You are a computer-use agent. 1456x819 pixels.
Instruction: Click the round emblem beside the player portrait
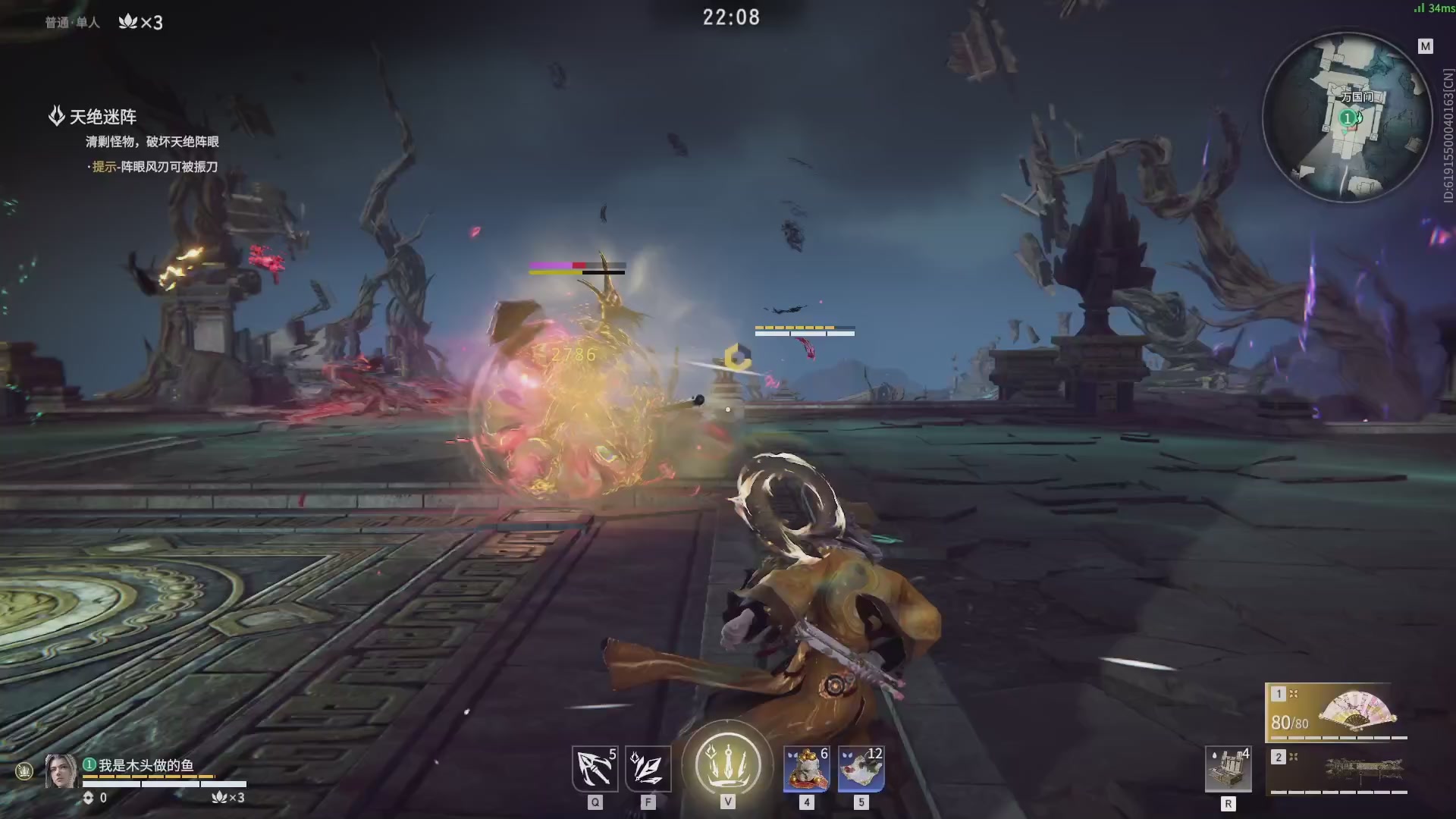(24, 771)
